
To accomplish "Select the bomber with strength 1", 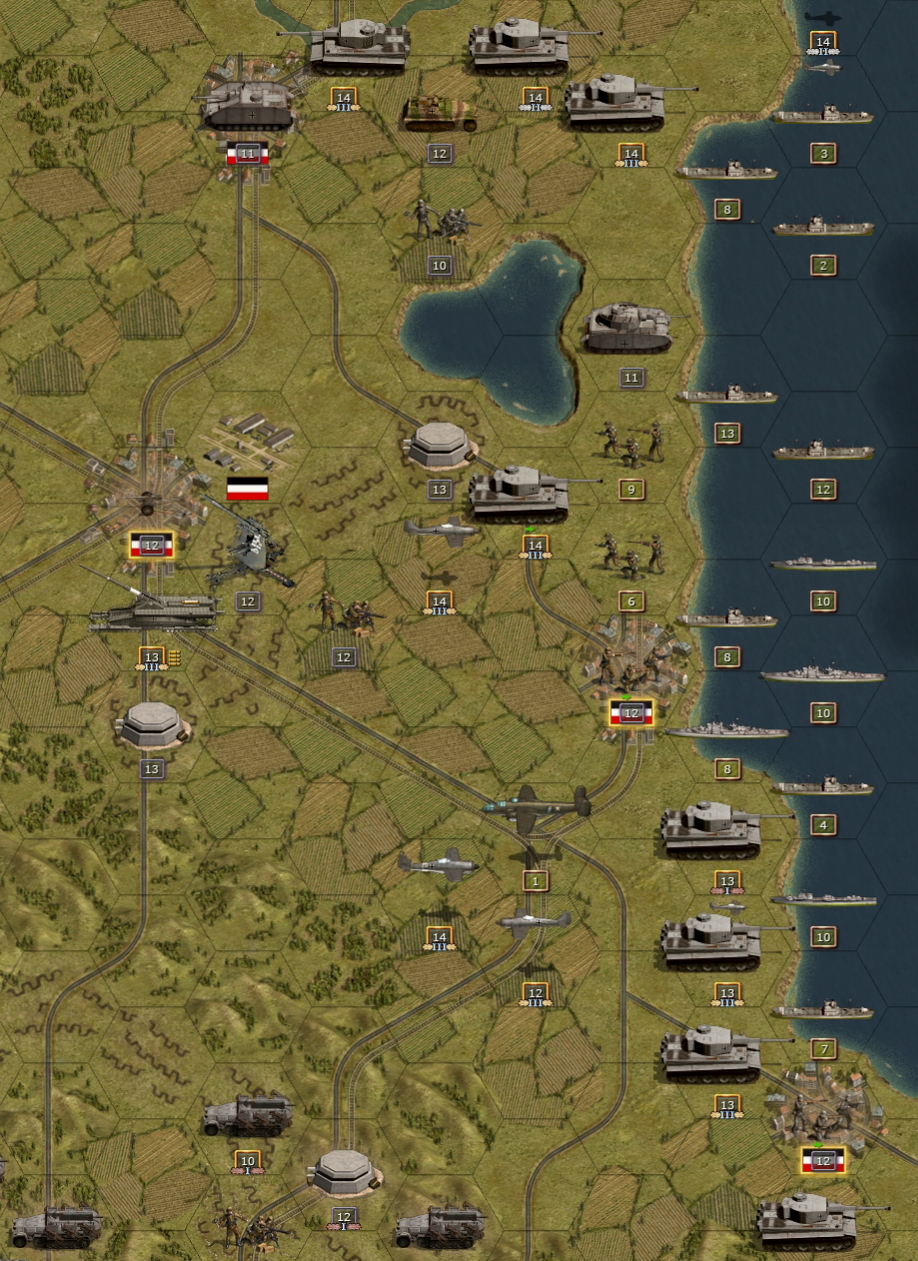I will click(536, 803).
